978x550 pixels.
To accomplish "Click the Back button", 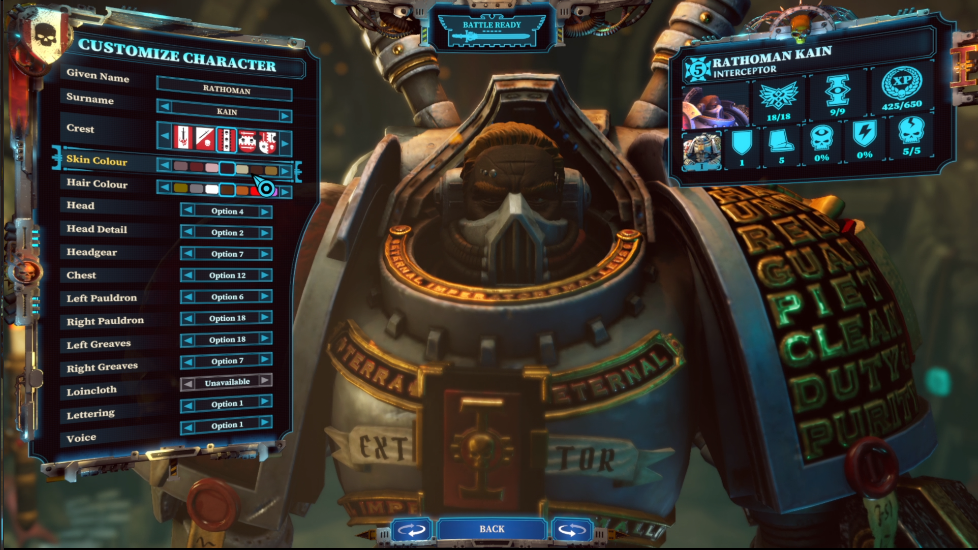I will pyautogui.click(x=491, y=528).
